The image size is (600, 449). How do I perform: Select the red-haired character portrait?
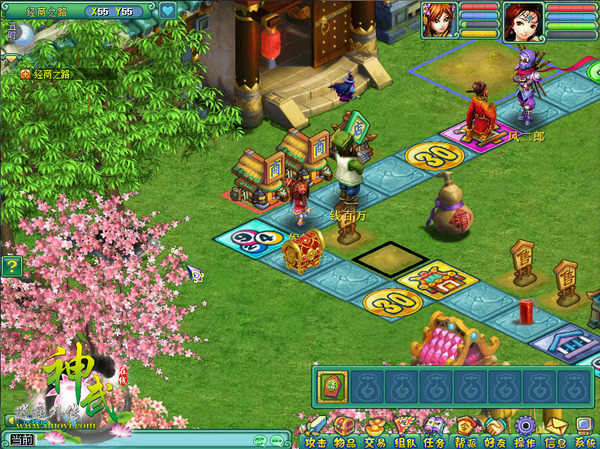(x=439, y=19)
